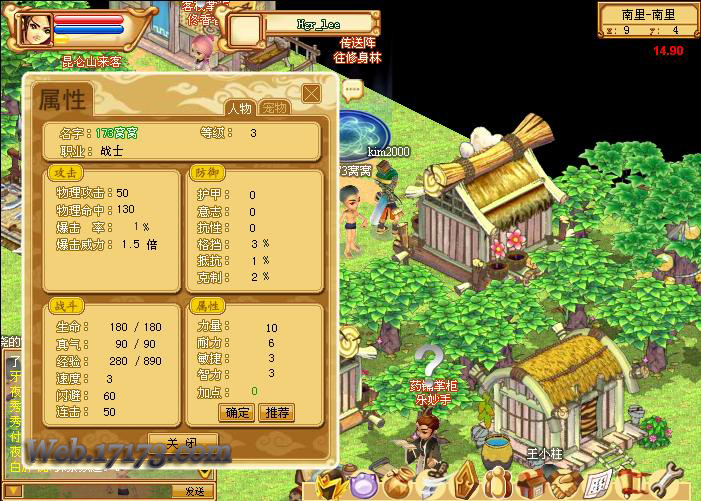Screen dimensions: 701x501
Task: Open the red scroll quest icon
Action: click(631, 487)
